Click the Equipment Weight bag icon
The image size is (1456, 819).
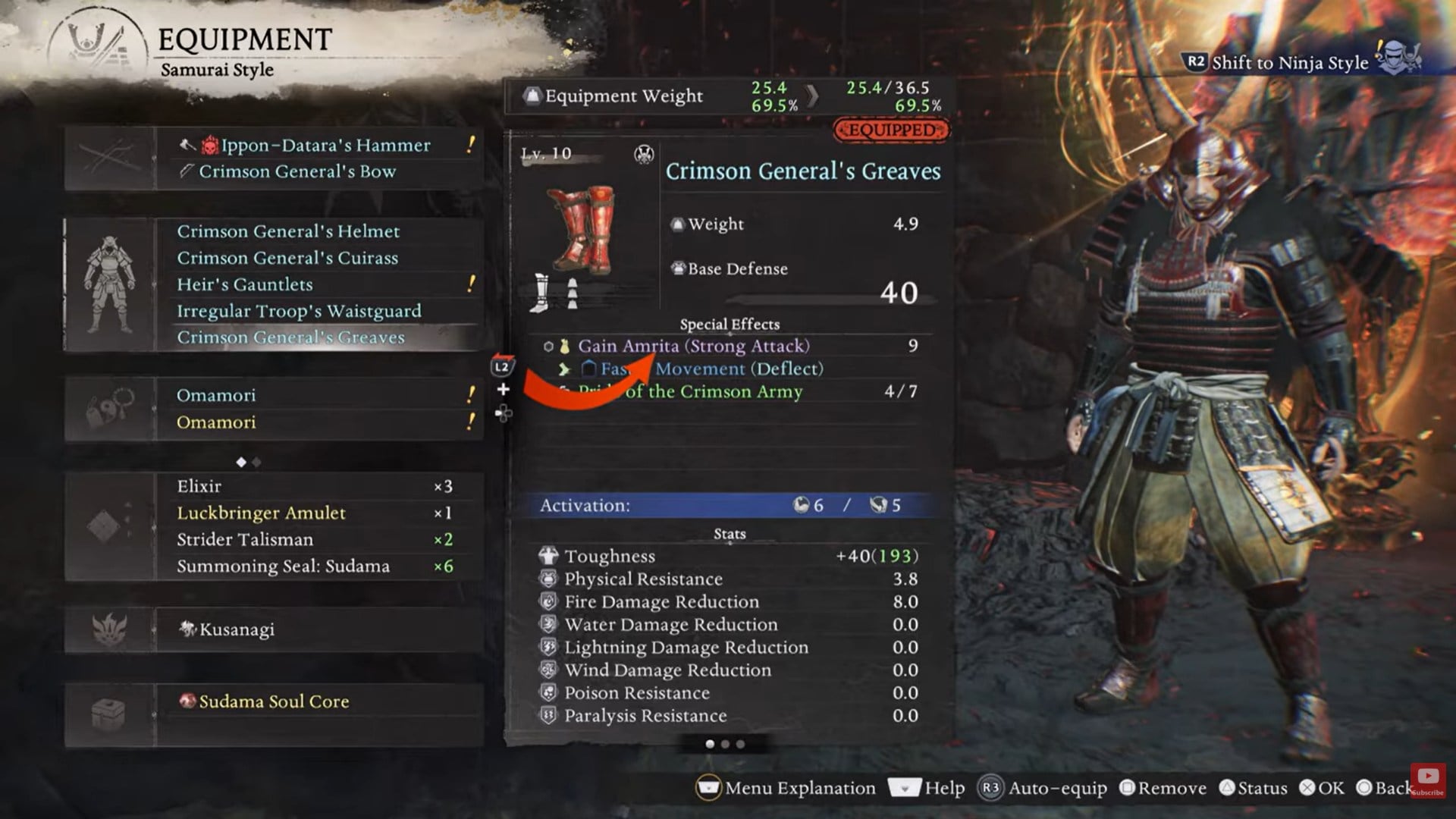point(534,95)
